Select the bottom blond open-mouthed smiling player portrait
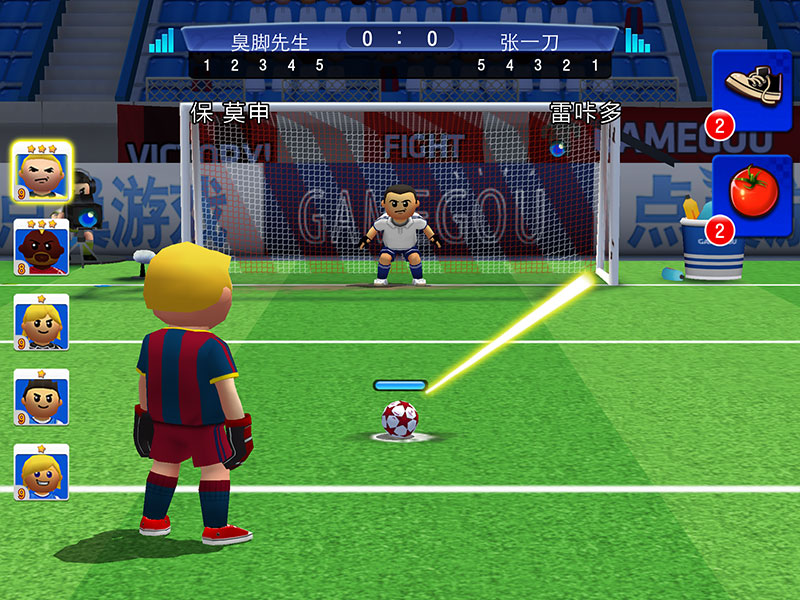This screenshot has height=600, width=800. [x=41, y=472]
